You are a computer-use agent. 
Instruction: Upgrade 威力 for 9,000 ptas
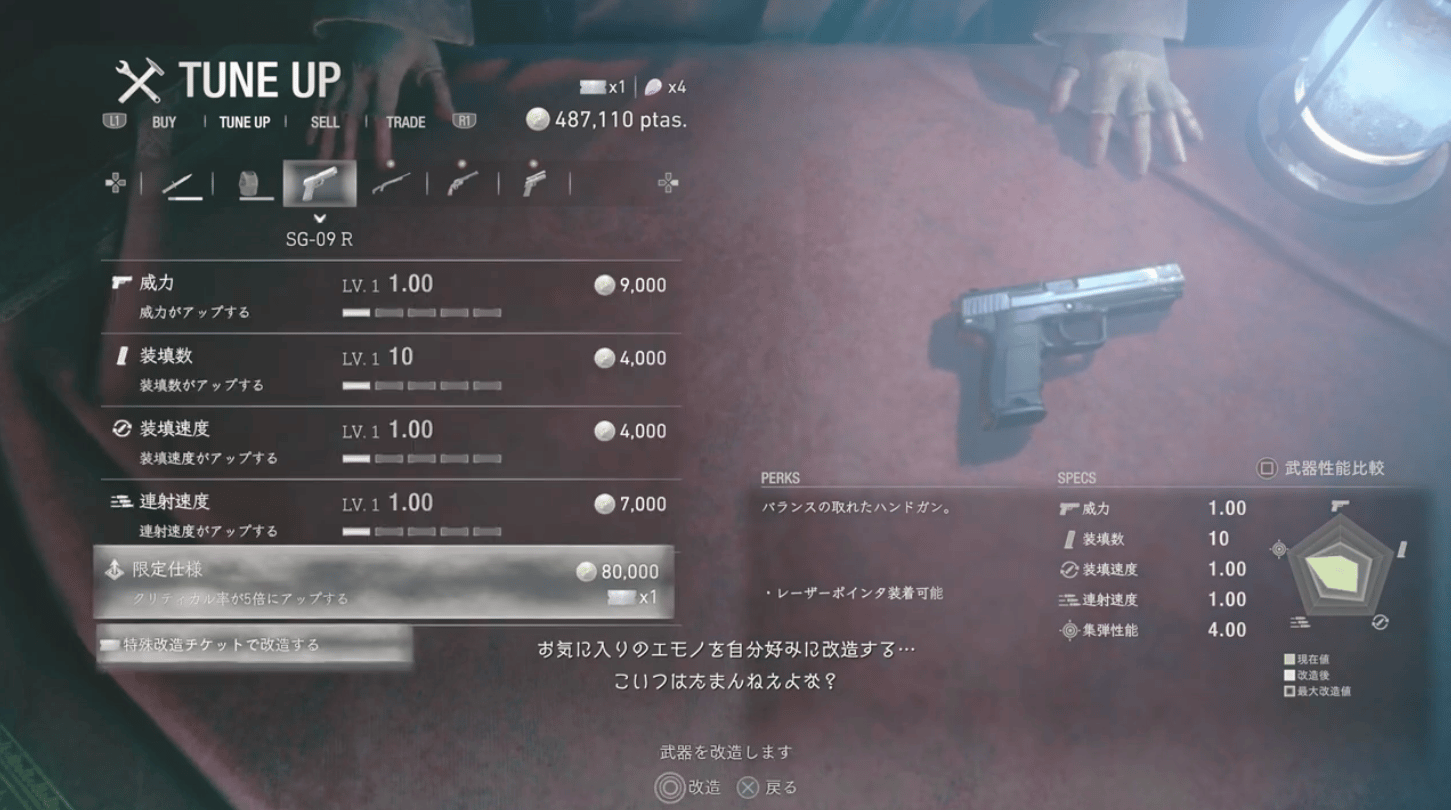click(390, 296)
